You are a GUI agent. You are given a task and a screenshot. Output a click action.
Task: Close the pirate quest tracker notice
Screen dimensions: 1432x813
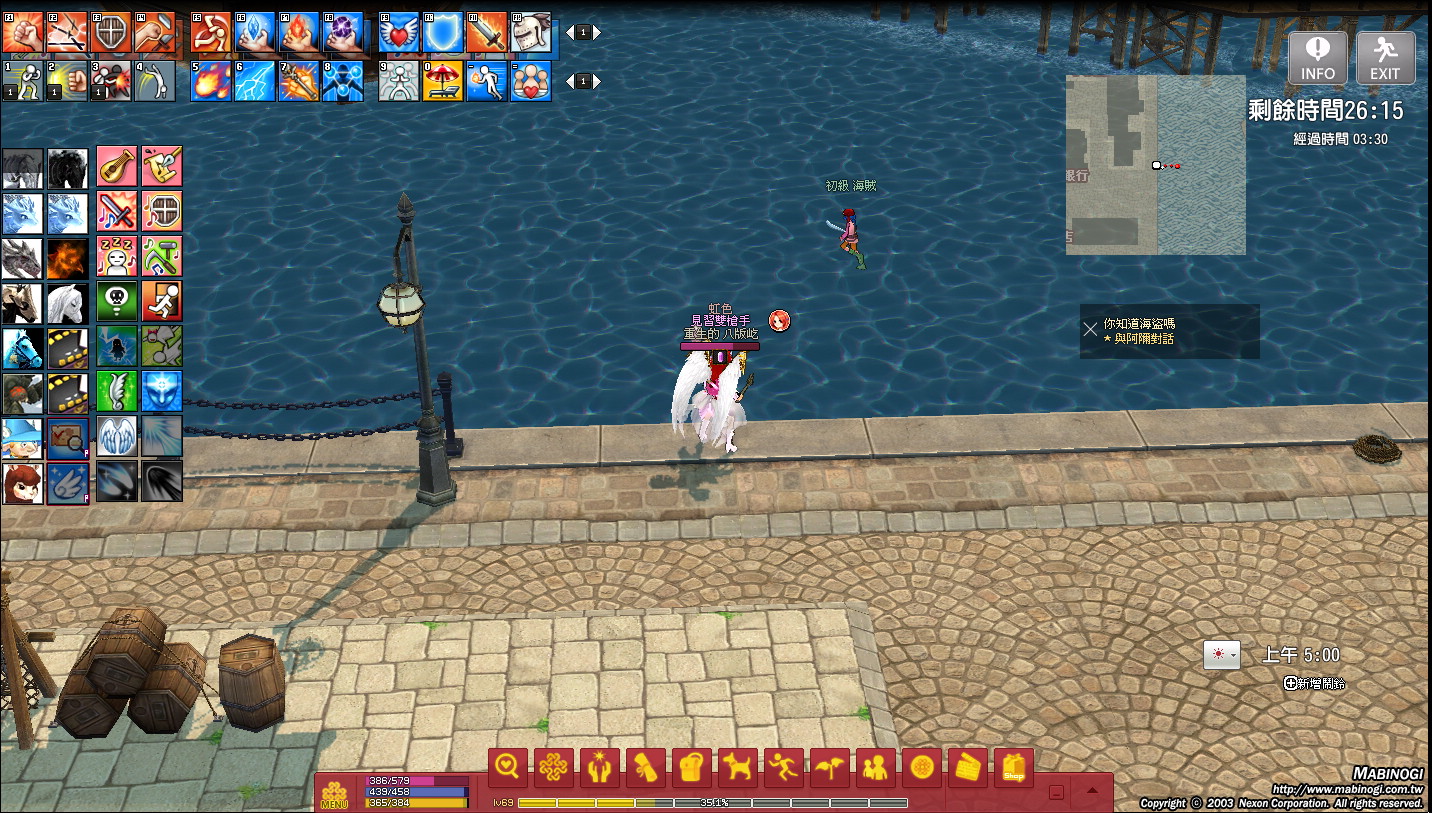1090,329
